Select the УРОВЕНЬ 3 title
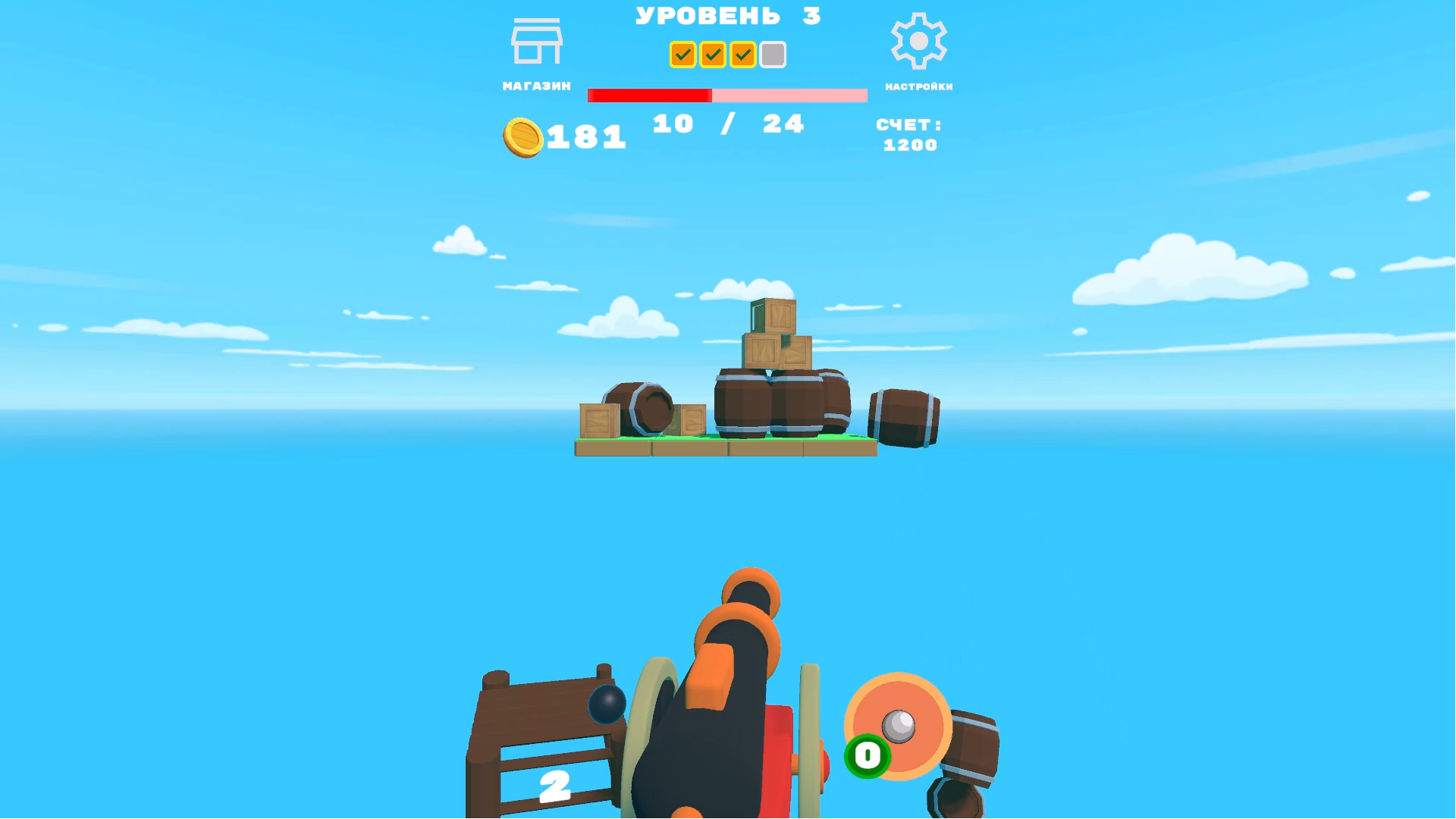 pyautogui.click(x=726, y=15)
